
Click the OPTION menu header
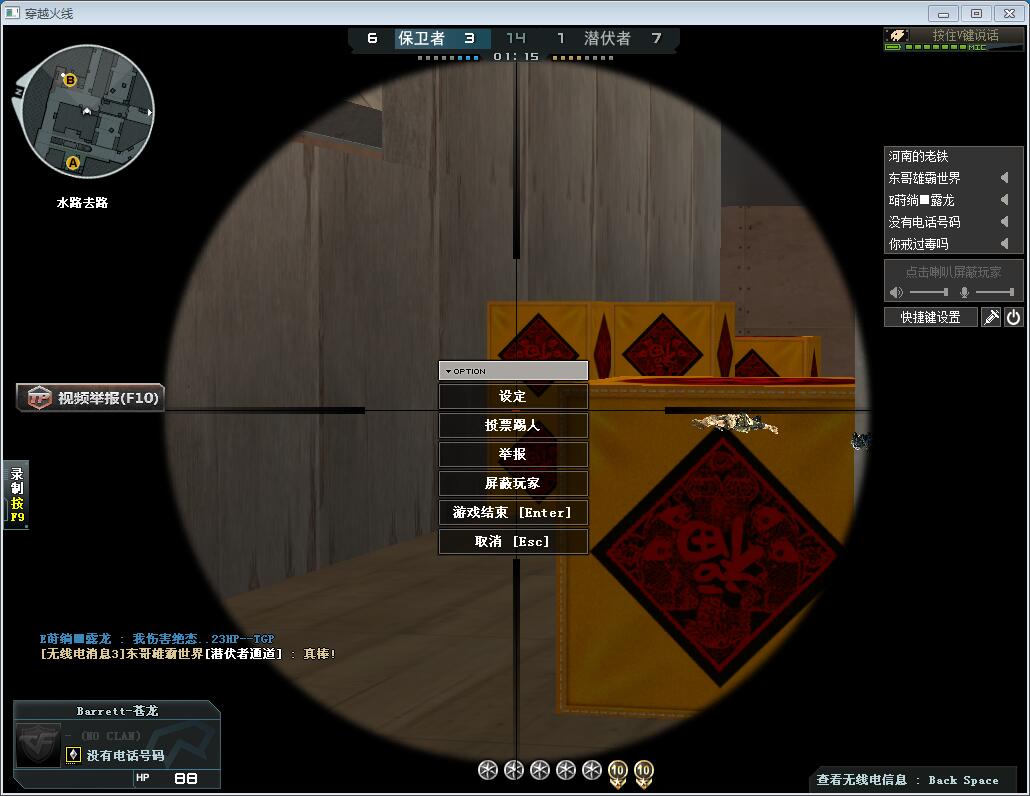pos(513,371)
